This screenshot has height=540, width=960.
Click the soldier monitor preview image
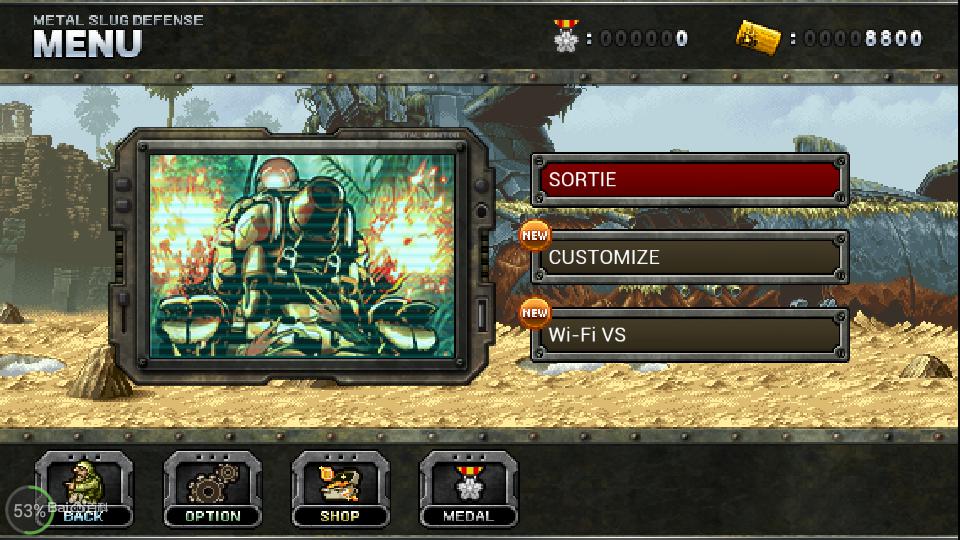pos(301,254)
